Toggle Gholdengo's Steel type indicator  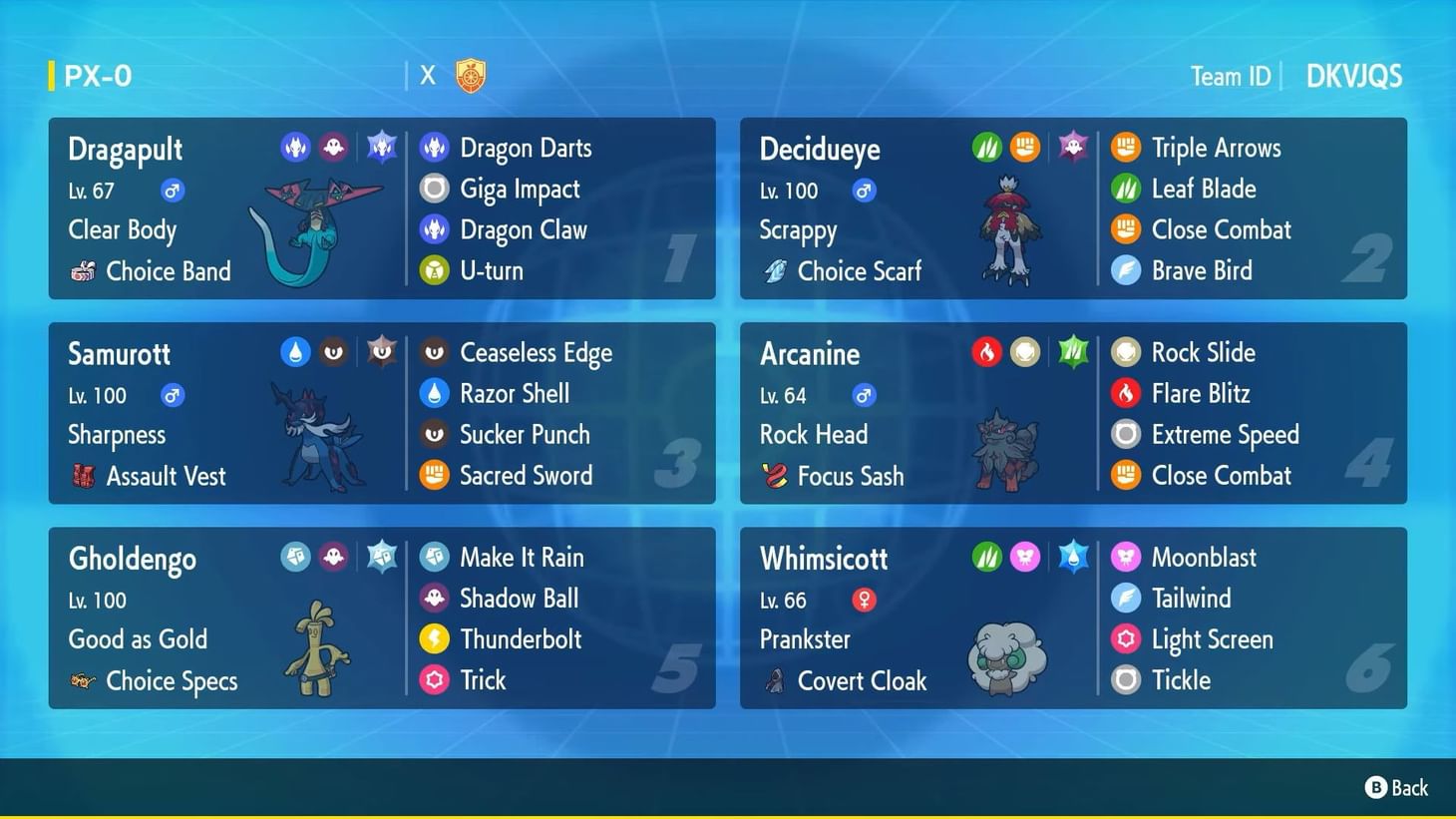tap(295, 557)
